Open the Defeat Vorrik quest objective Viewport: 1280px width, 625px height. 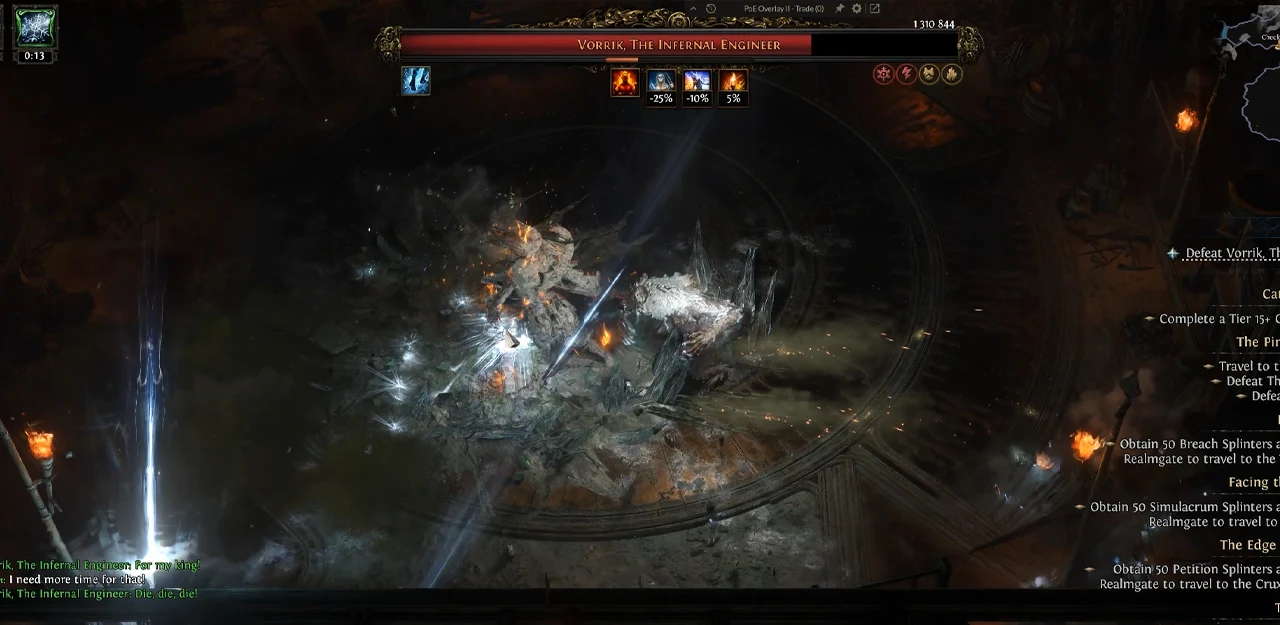(x=1230, y=253)
